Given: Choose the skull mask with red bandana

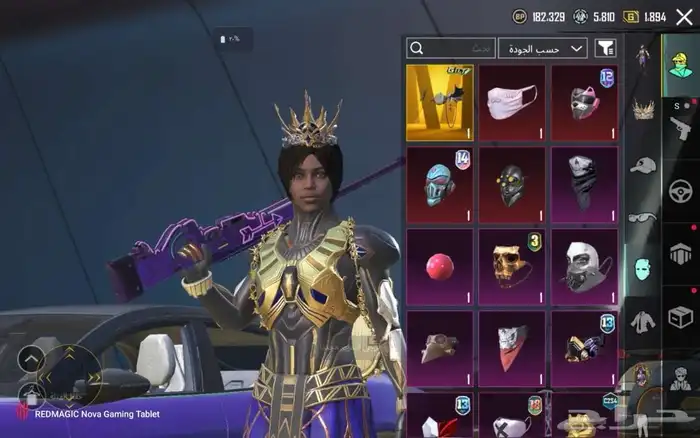Looking at the screenshot, I should coord(512,347).
